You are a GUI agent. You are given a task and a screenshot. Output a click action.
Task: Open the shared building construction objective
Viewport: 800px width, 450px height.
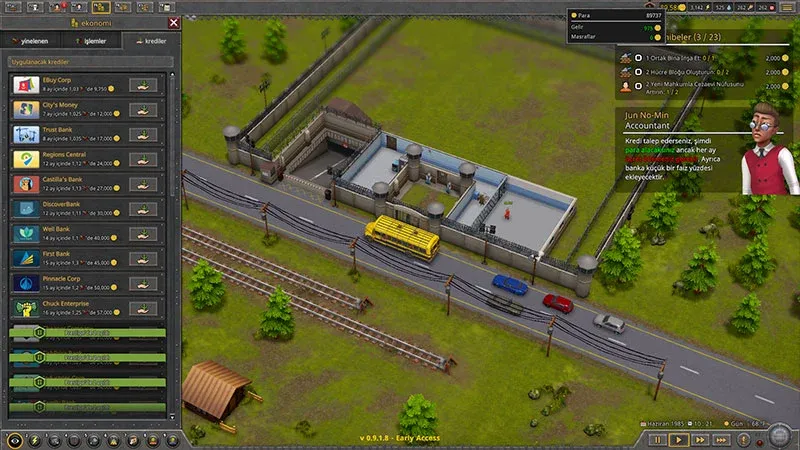point(690,58)
